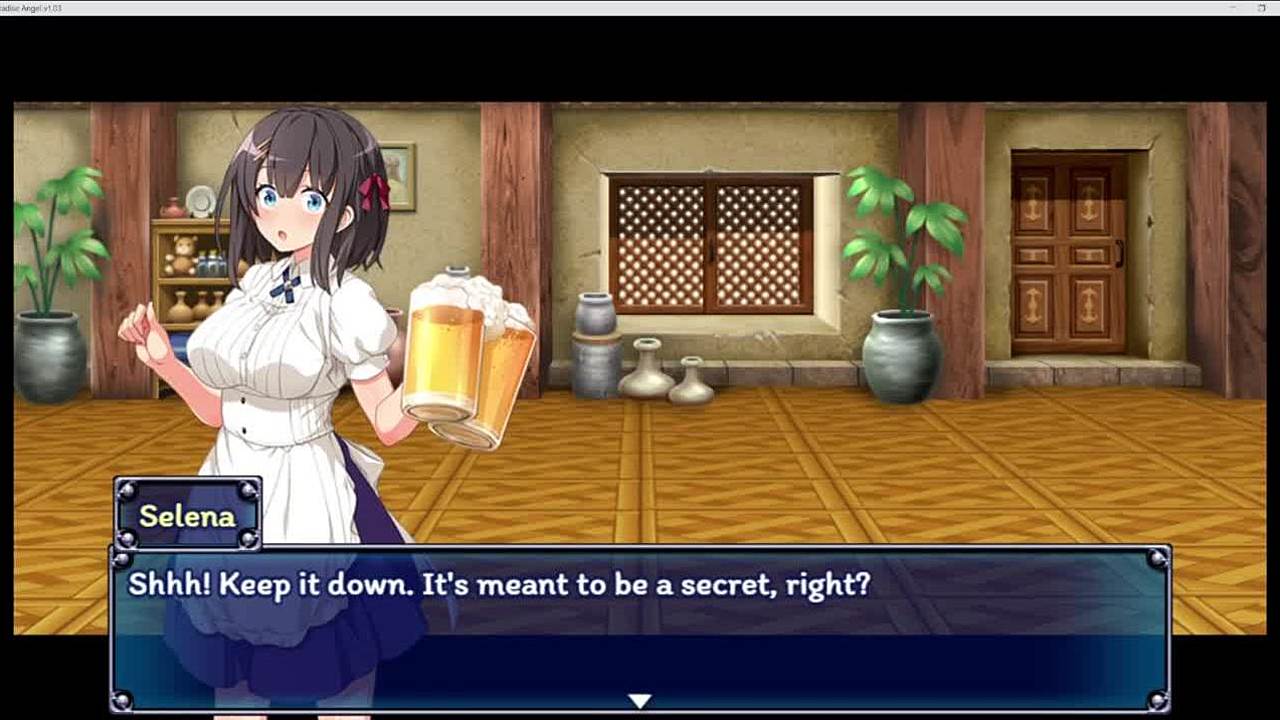Screen dimensions: 1280x720
Task: Minimize the game window
Action: [x=1231, y=8]
